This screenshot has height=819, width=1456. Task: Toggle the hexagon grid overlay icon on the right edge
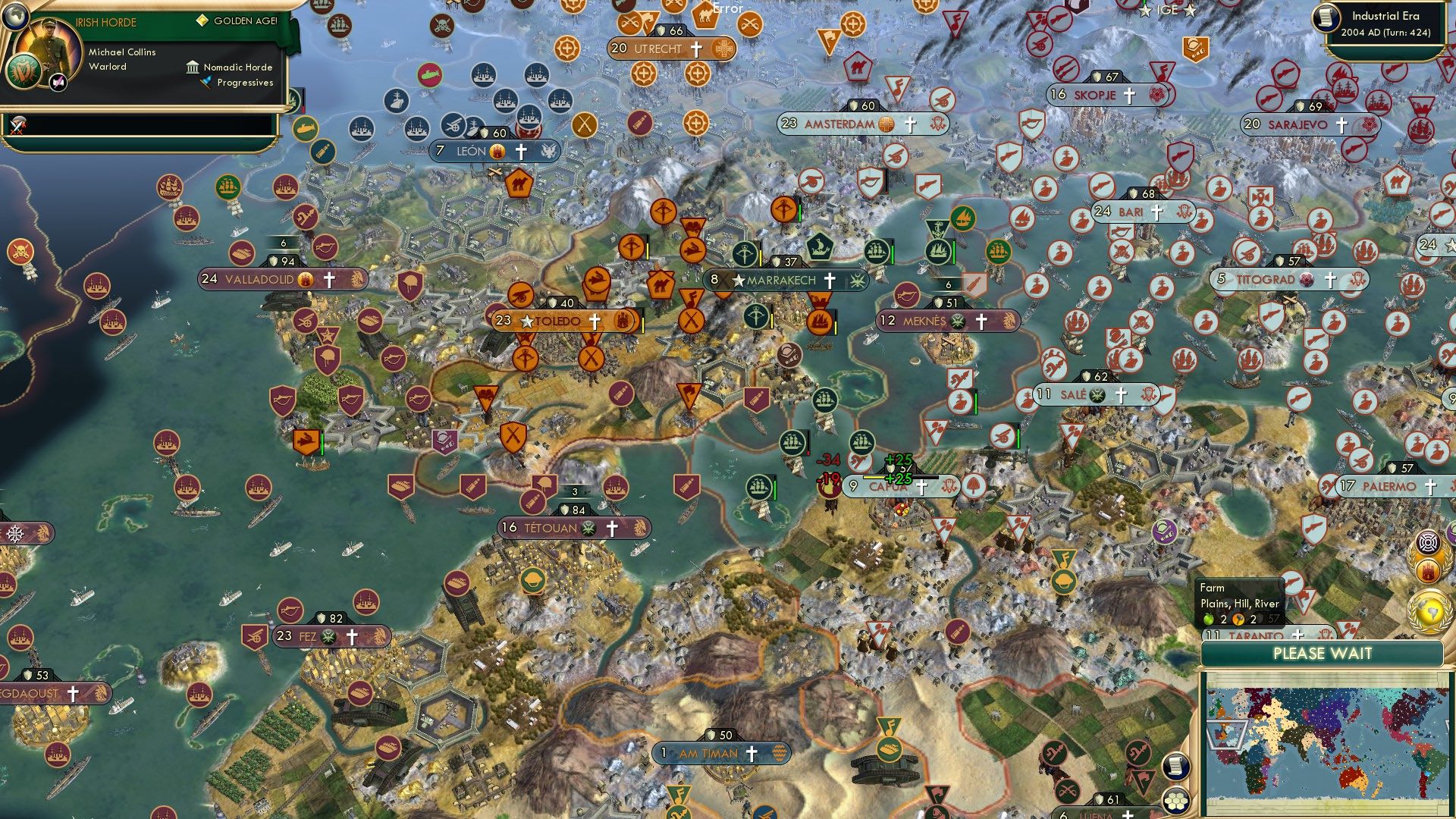coord(1176,802)
